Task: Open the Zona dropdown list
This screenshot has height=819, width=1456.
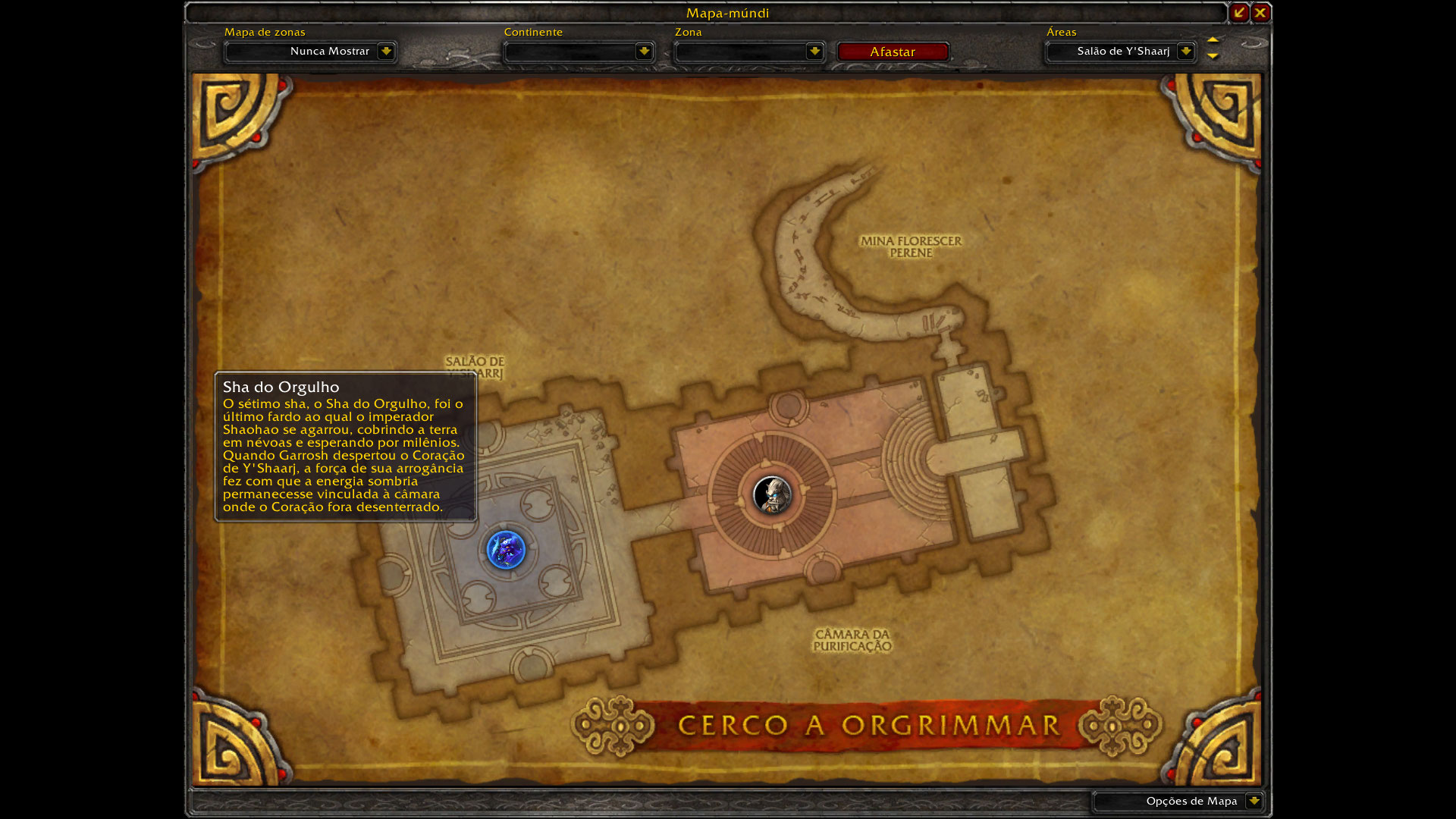Action: [814, 52]
